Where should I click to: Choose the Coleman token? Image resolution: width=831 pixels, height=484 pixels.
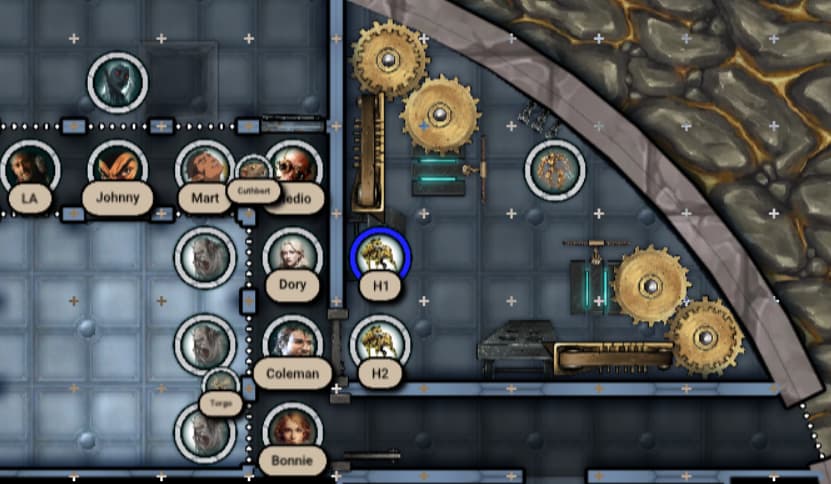(292, 342)
